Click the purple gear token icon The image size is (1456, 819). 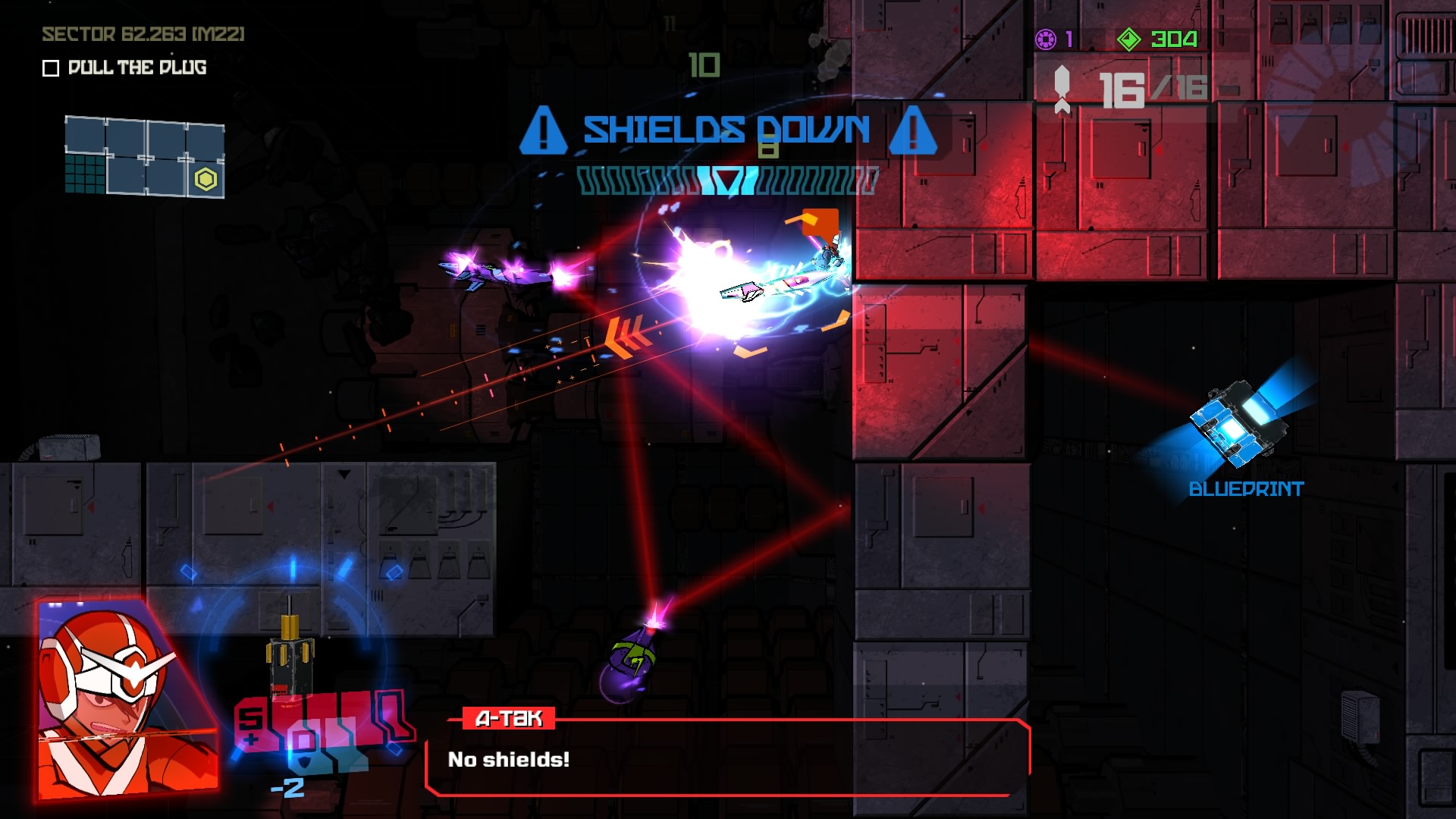1046,39
